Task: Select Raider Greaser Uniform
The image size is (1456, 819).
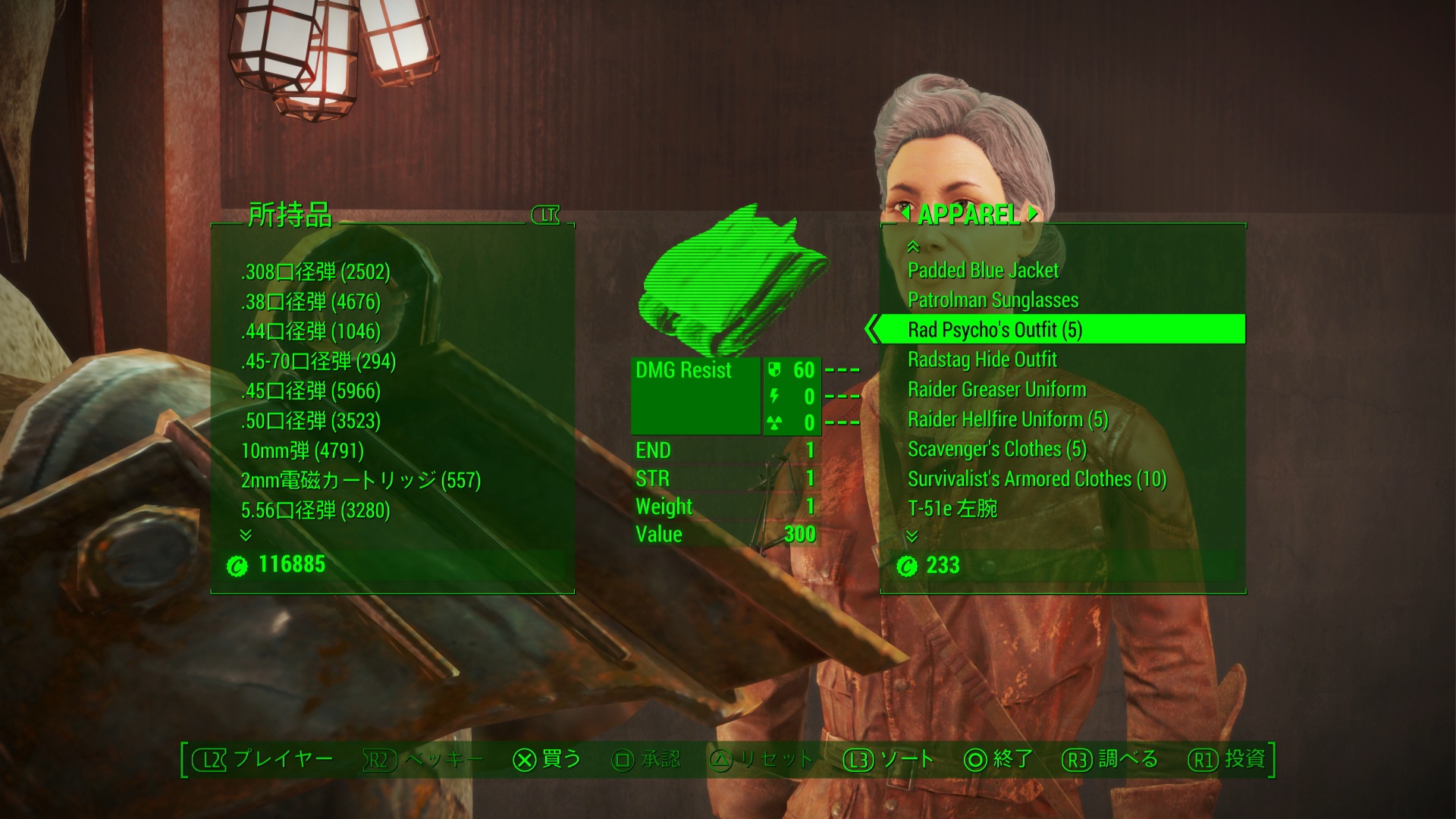Action: click(x=996, y=390)
